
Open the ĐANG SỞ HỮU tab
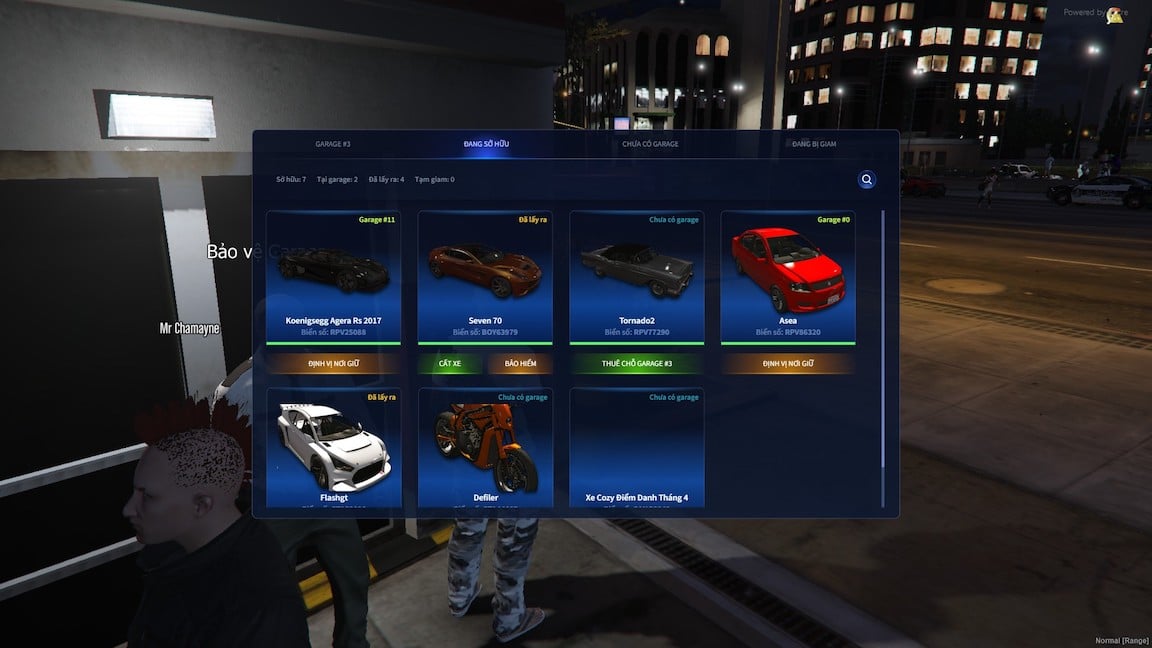pyautogui.click(x=486, y=144)
